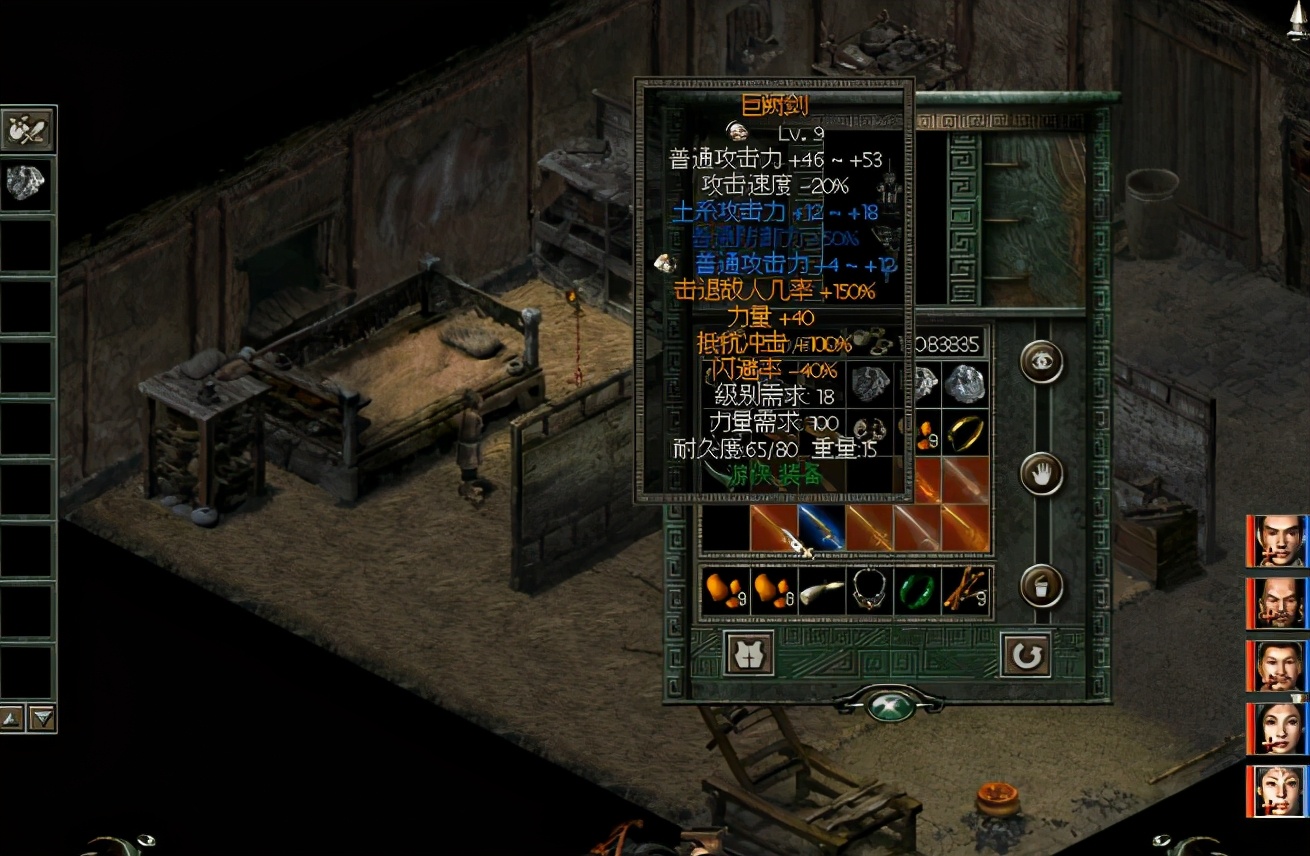Select the ore chunk in sidebar slot

(27, 184)
